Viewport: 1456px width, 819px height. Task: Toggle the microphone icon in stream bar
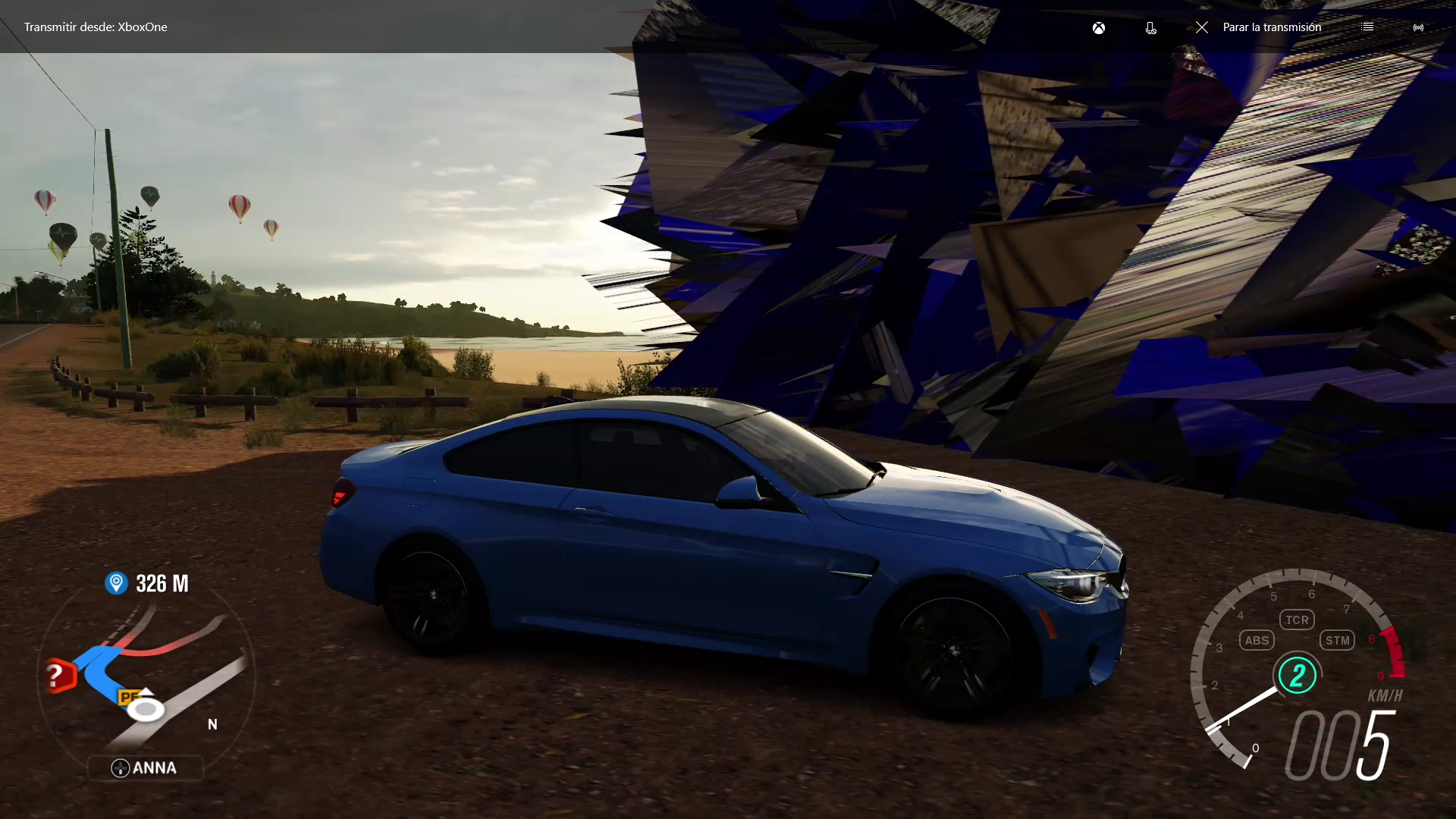[1150, 28]
